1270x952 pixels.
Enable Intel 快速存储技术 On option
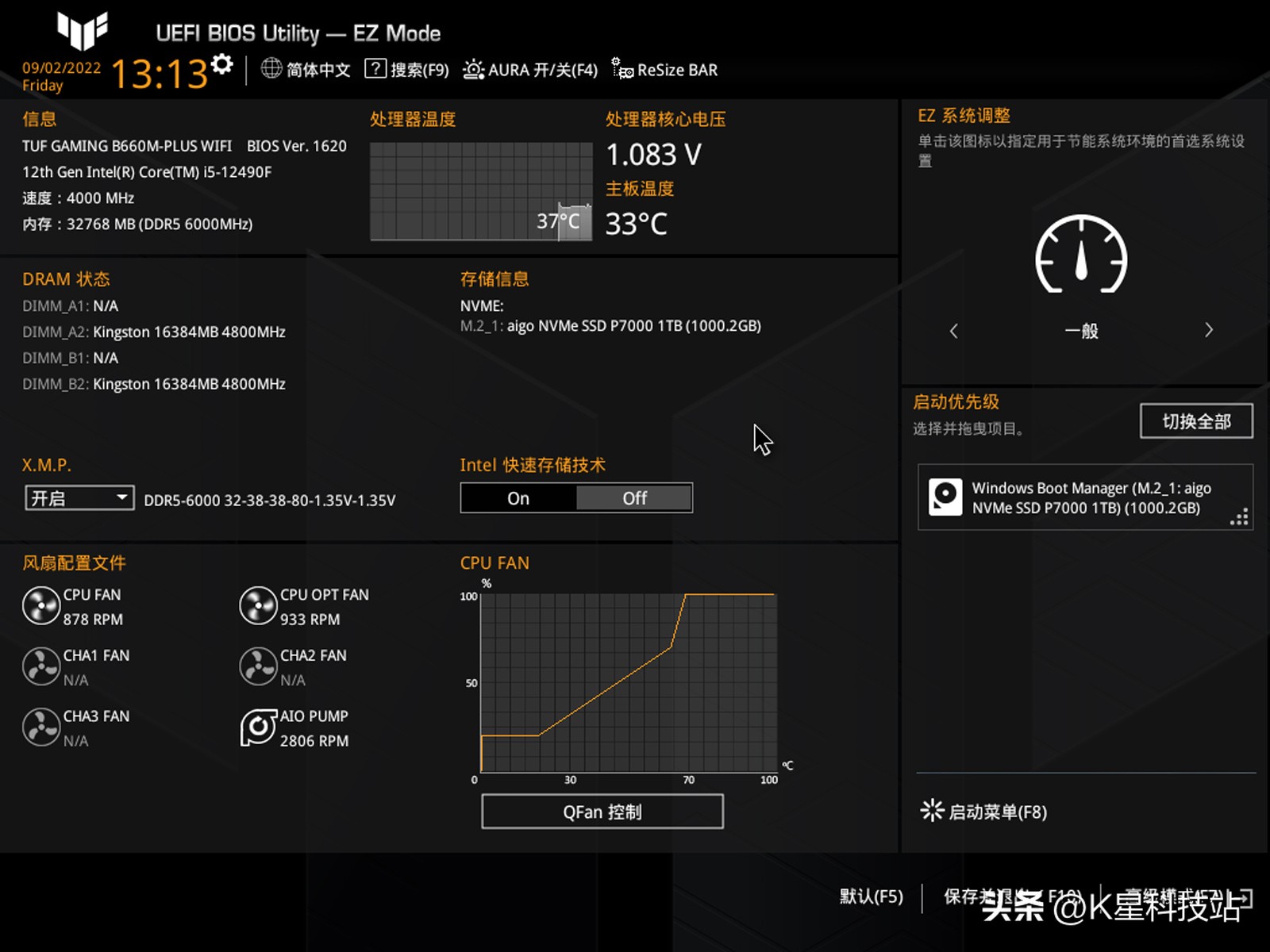(518, 497)
